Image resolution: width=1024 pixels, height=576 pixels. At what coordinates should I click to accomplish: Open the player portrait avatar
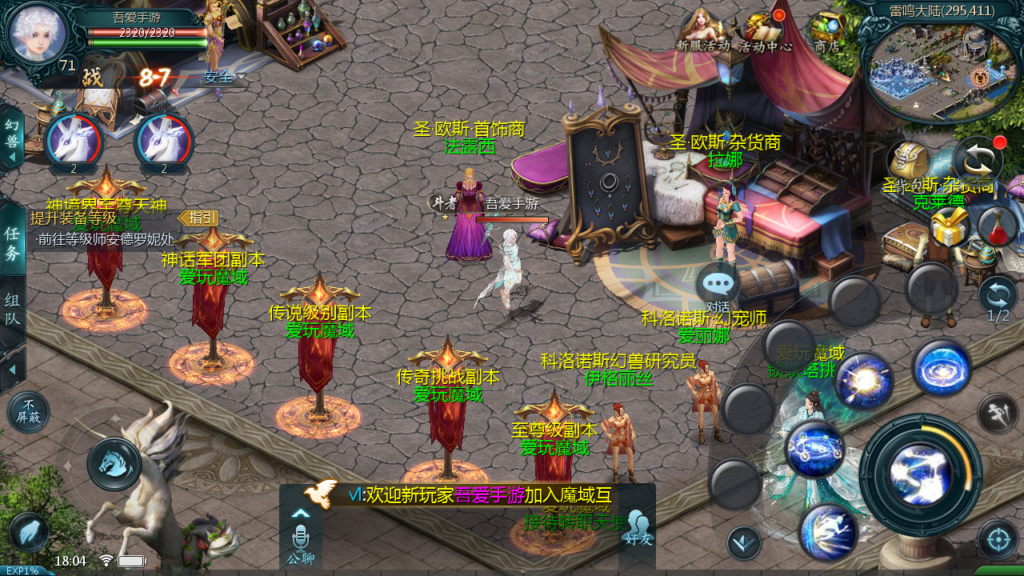37,33
